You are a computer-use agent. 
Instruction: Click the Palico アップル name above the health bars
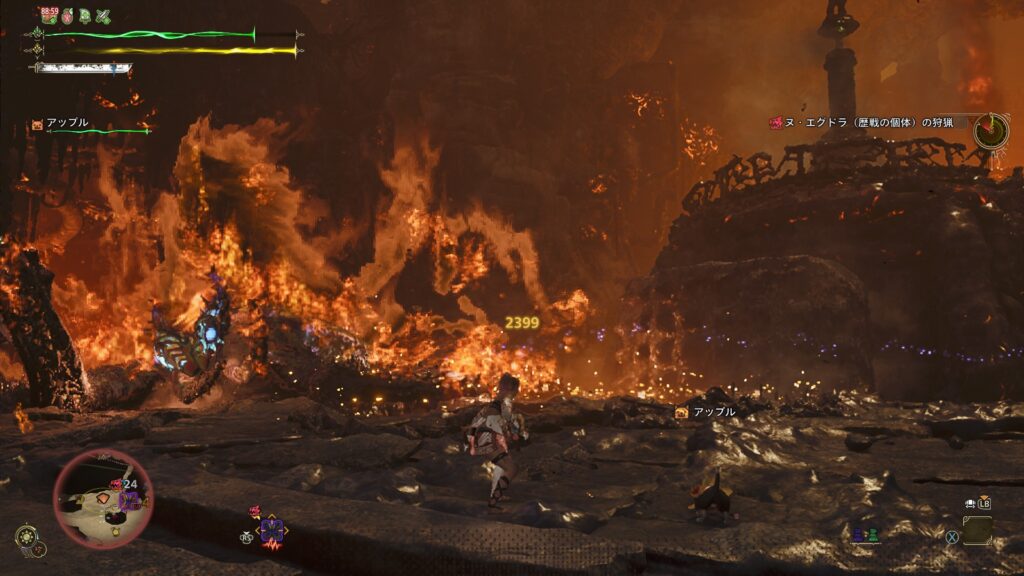67,122
